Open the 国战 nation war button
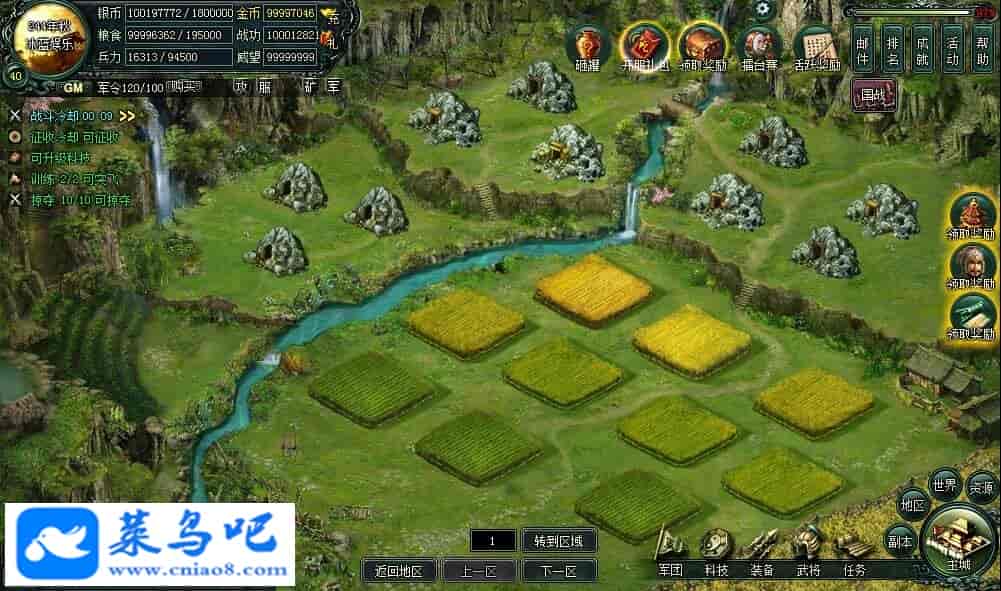The image size is (1001, 591). point(874,97)
